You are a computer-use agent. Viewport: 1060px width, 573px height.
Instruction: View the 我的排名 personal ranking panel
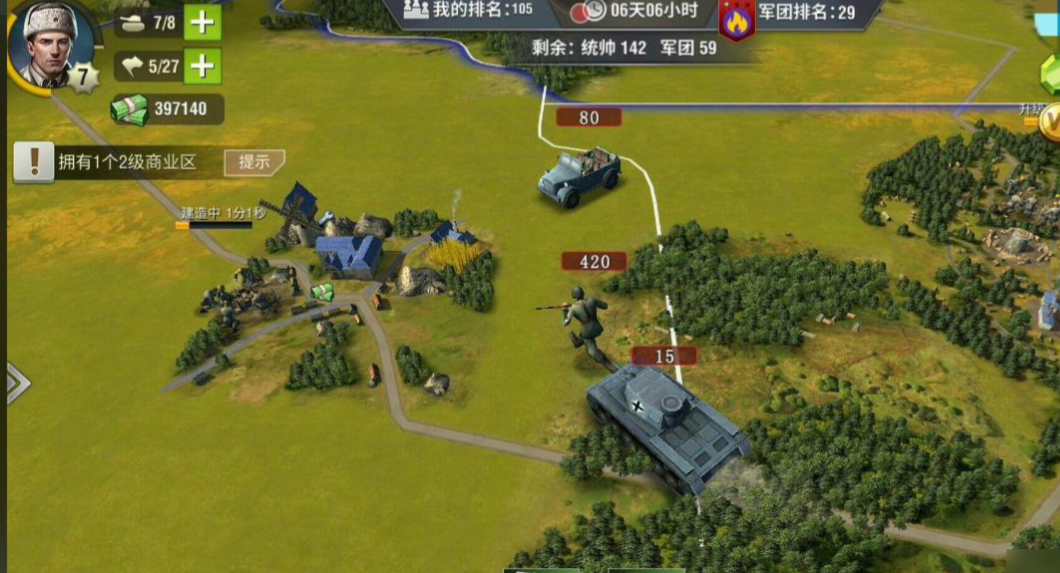[468, 11]
